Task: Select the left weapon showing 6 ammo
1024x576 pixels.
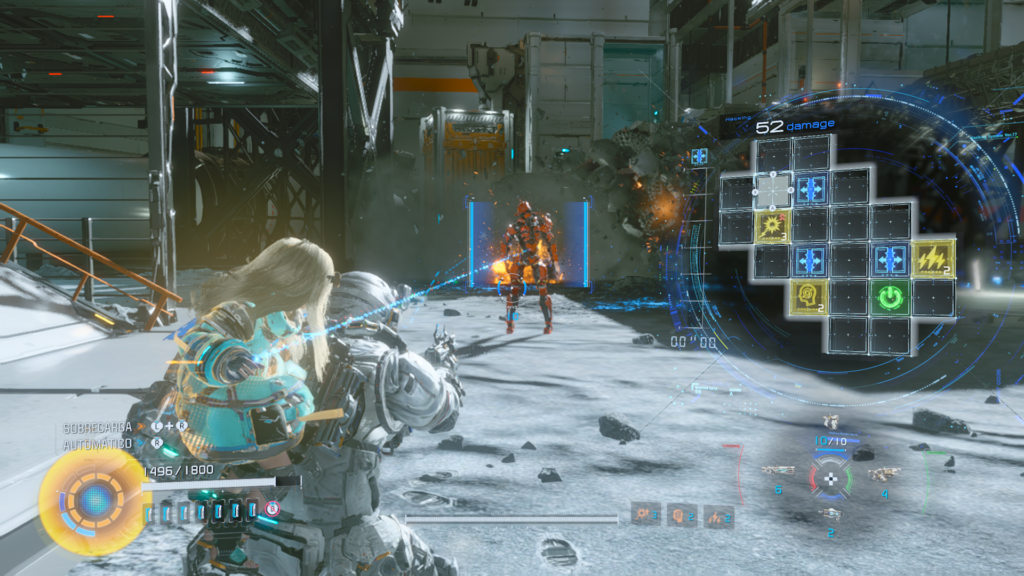Action: click(777, 470)
